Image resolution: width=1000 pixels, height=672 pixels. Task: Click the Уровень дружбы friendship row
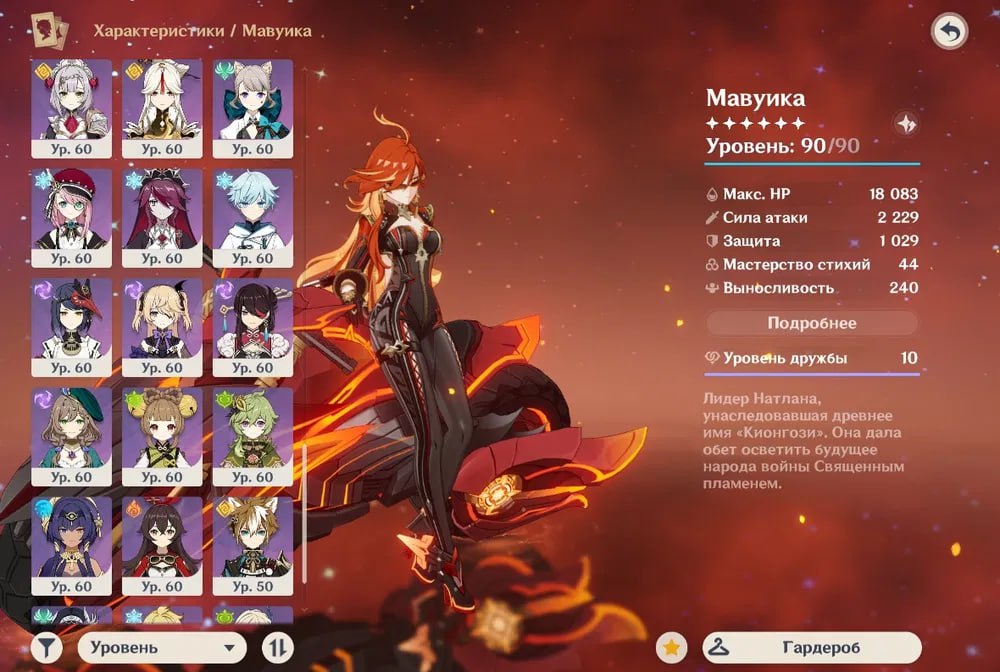pyautogui.click(x=811, y=358)
